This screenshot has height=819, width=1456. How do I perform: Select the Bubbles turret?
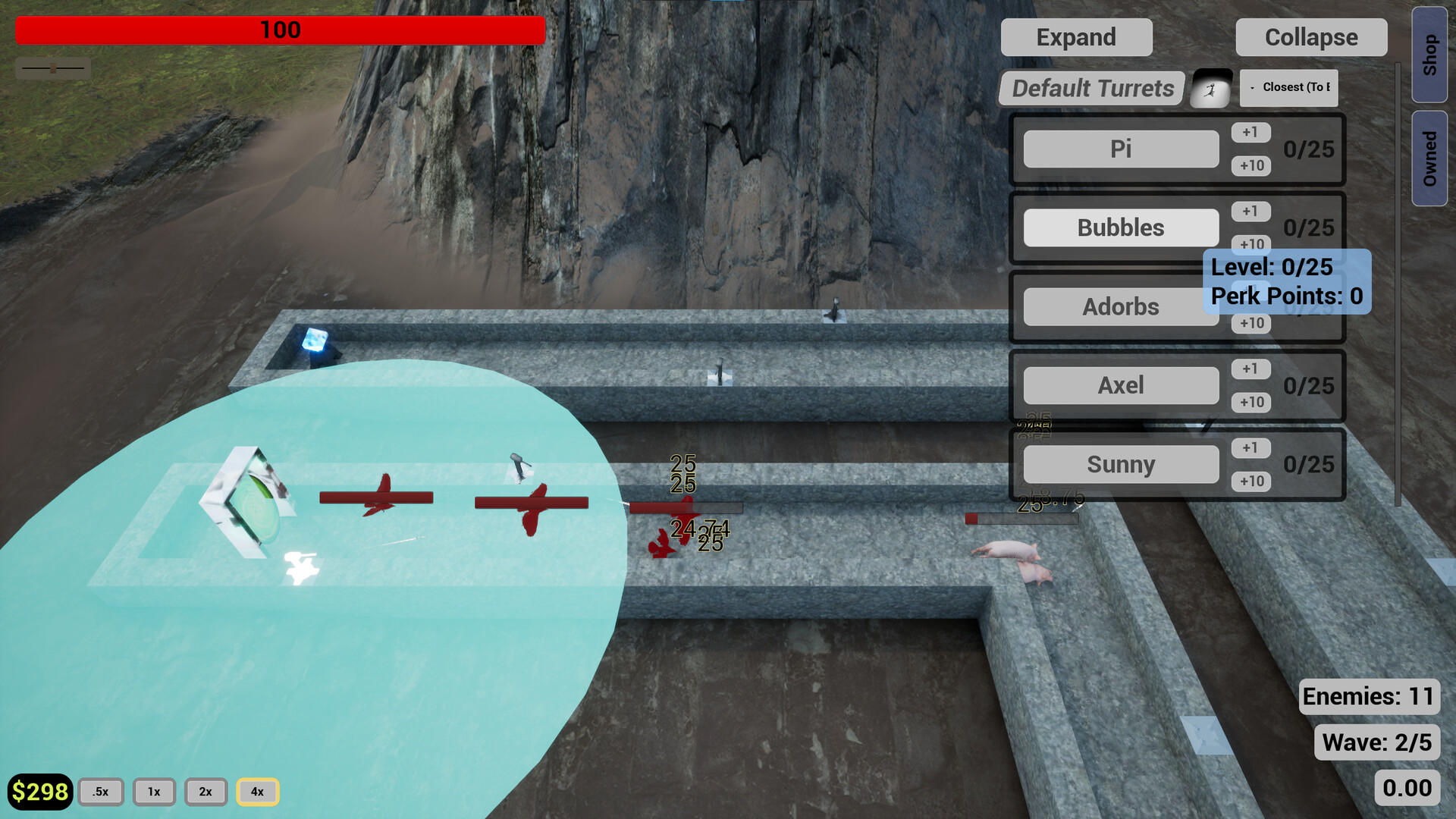coord(1120,227)
